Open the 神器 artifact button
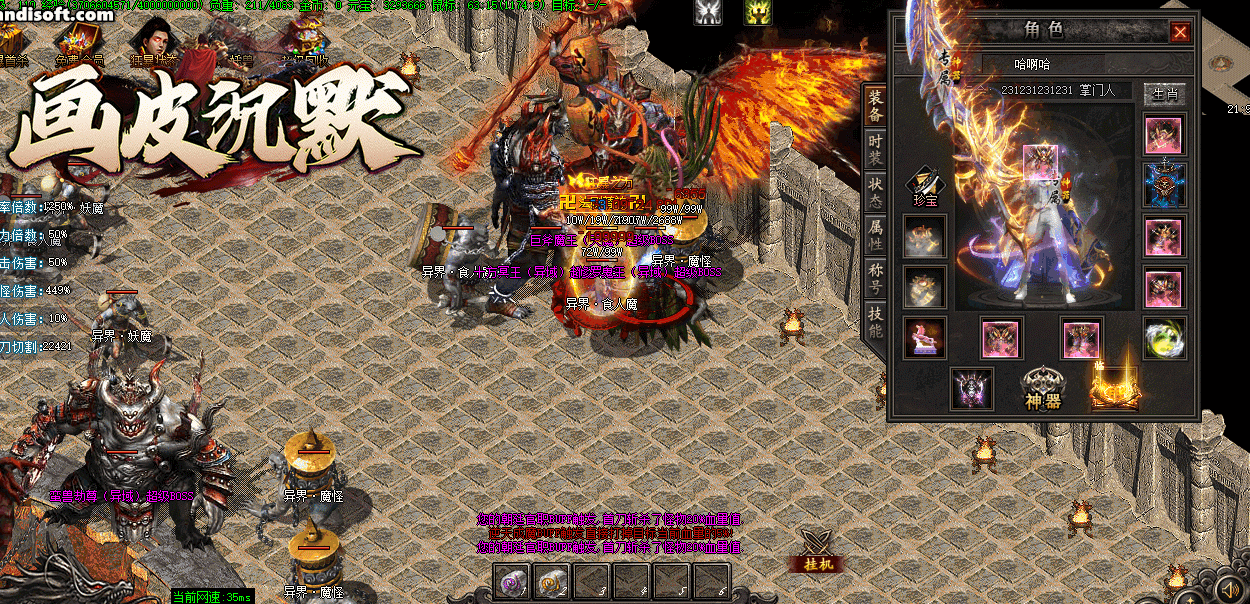1250x604 pixels. 1041,388
